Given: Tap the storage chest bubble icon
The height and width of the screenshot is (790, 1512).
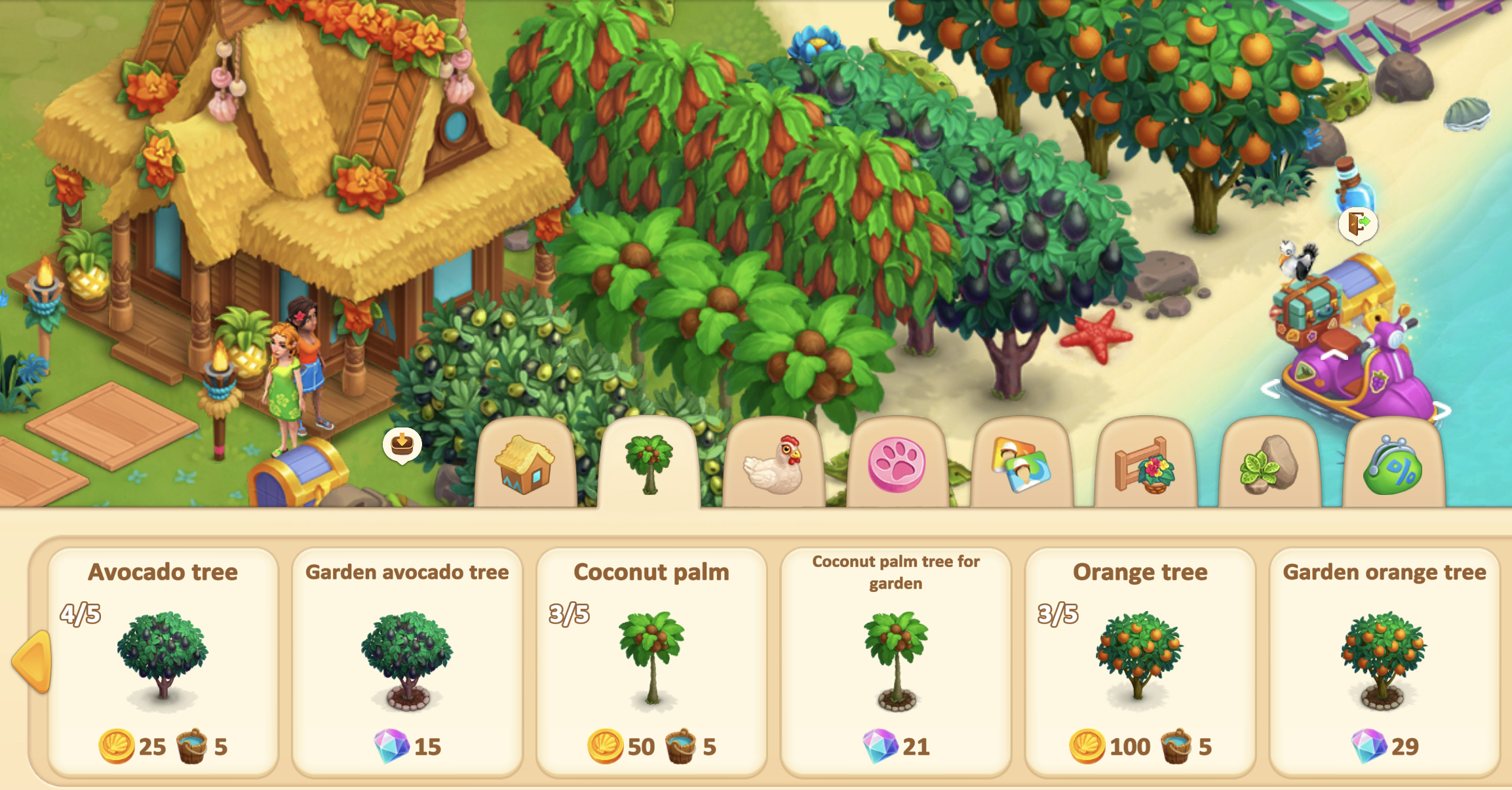Looking at the screenshot, I should [x=402, y=444].
